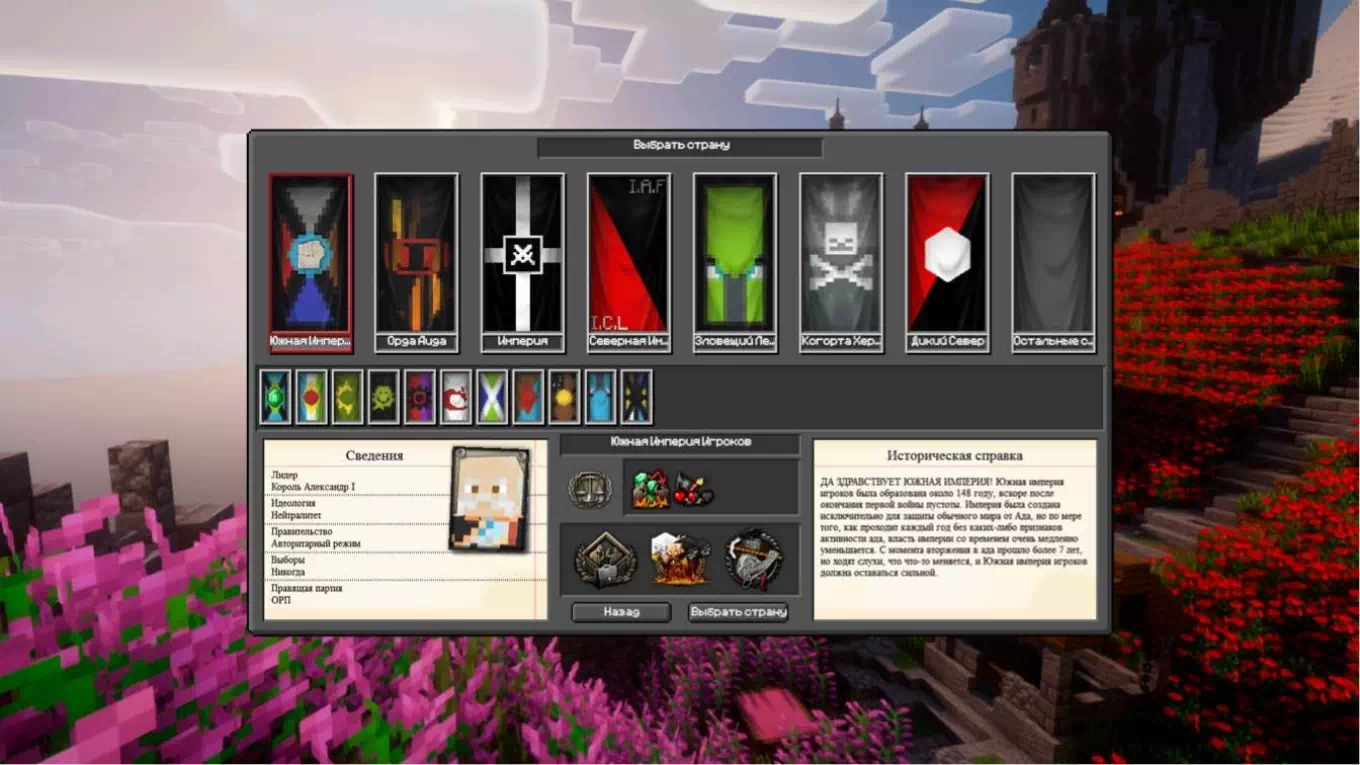Image resolution: width=1360 pixels, height=765 pixels.
Task: Select the Когорта skull-and-crossbones banner
Action: (841, 255)
